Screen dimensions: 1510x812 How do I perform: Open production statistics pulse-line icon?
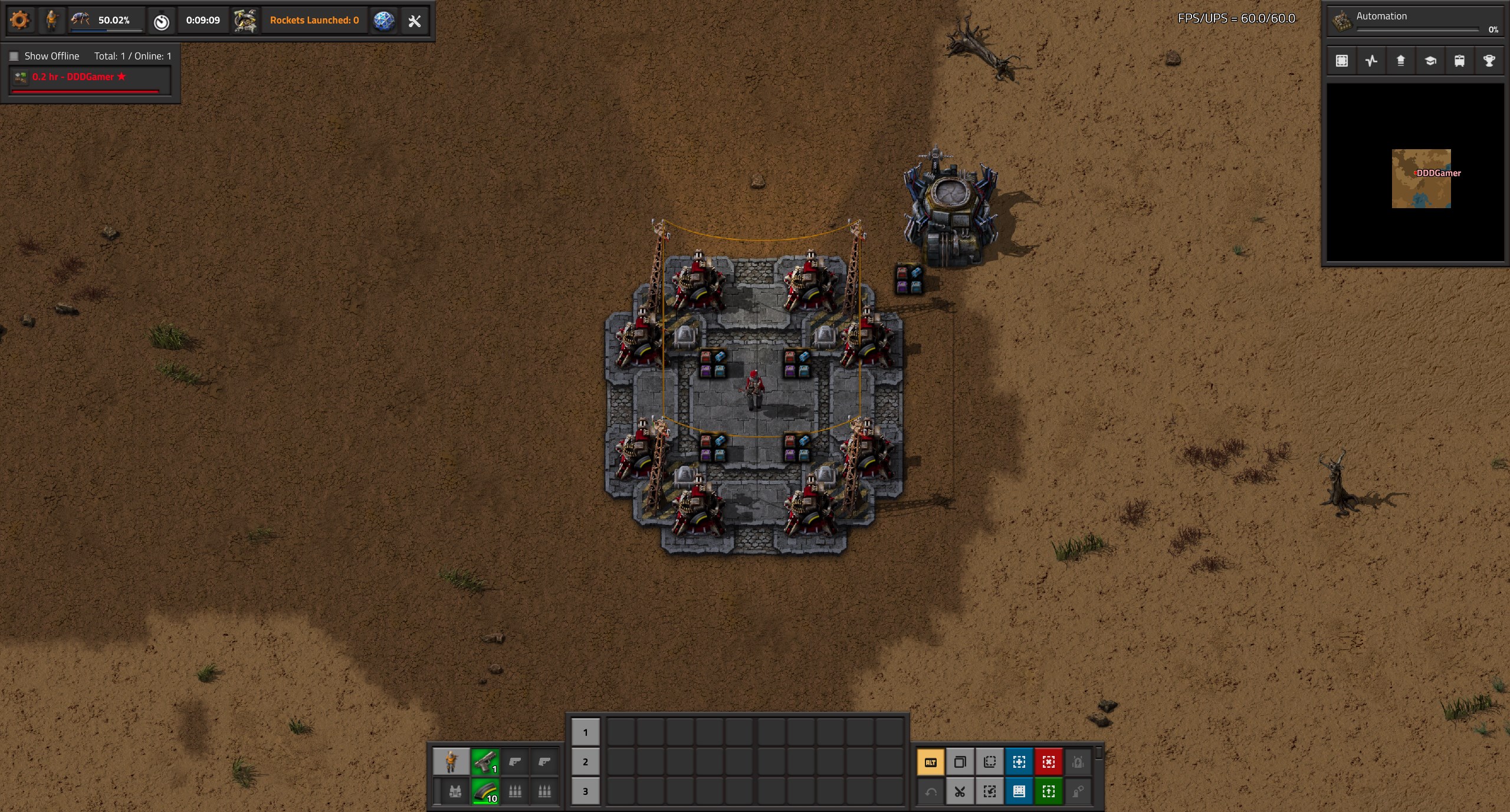point(1371,61)
